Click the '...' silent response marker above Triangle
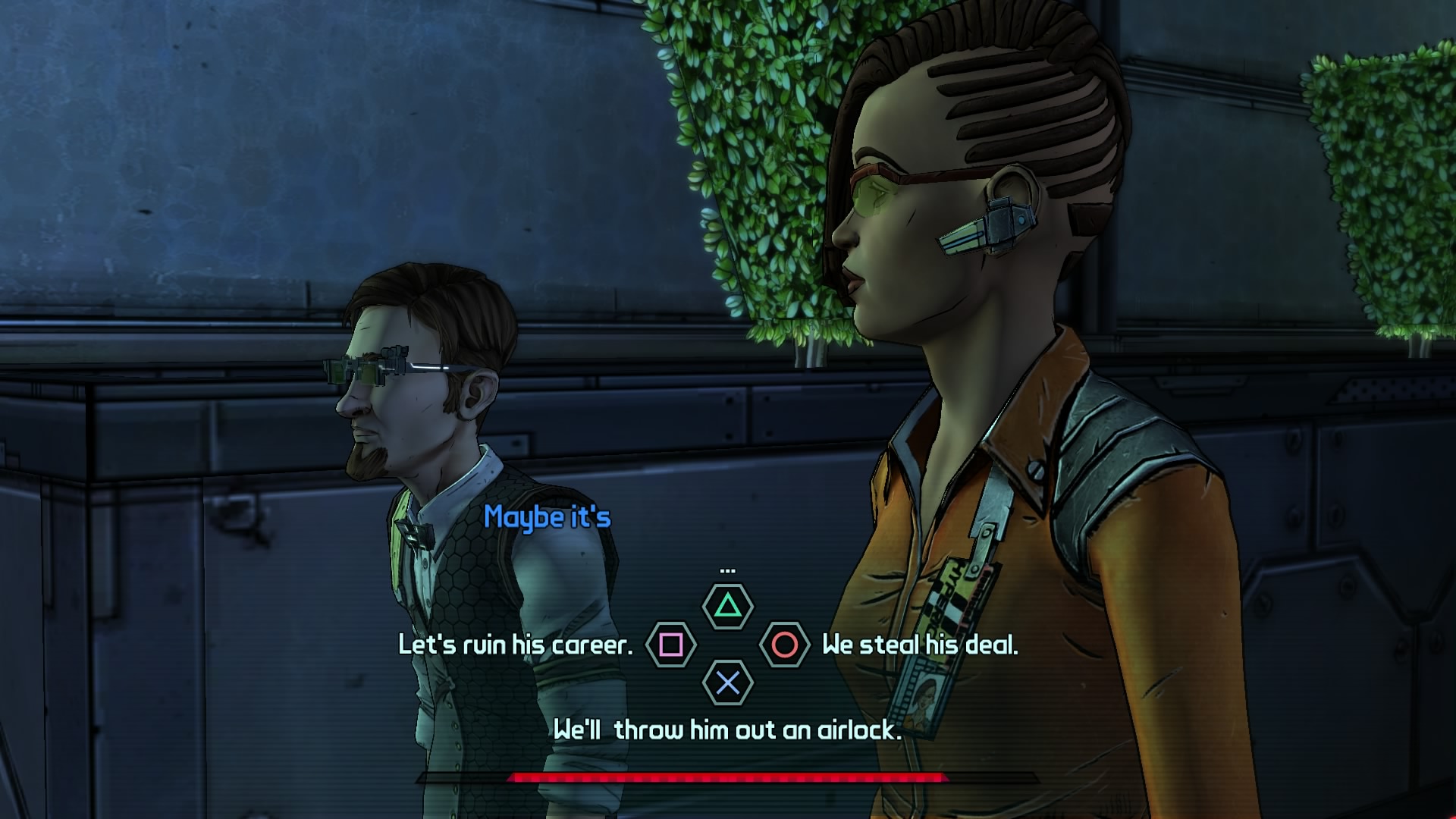 pos(726,573)
